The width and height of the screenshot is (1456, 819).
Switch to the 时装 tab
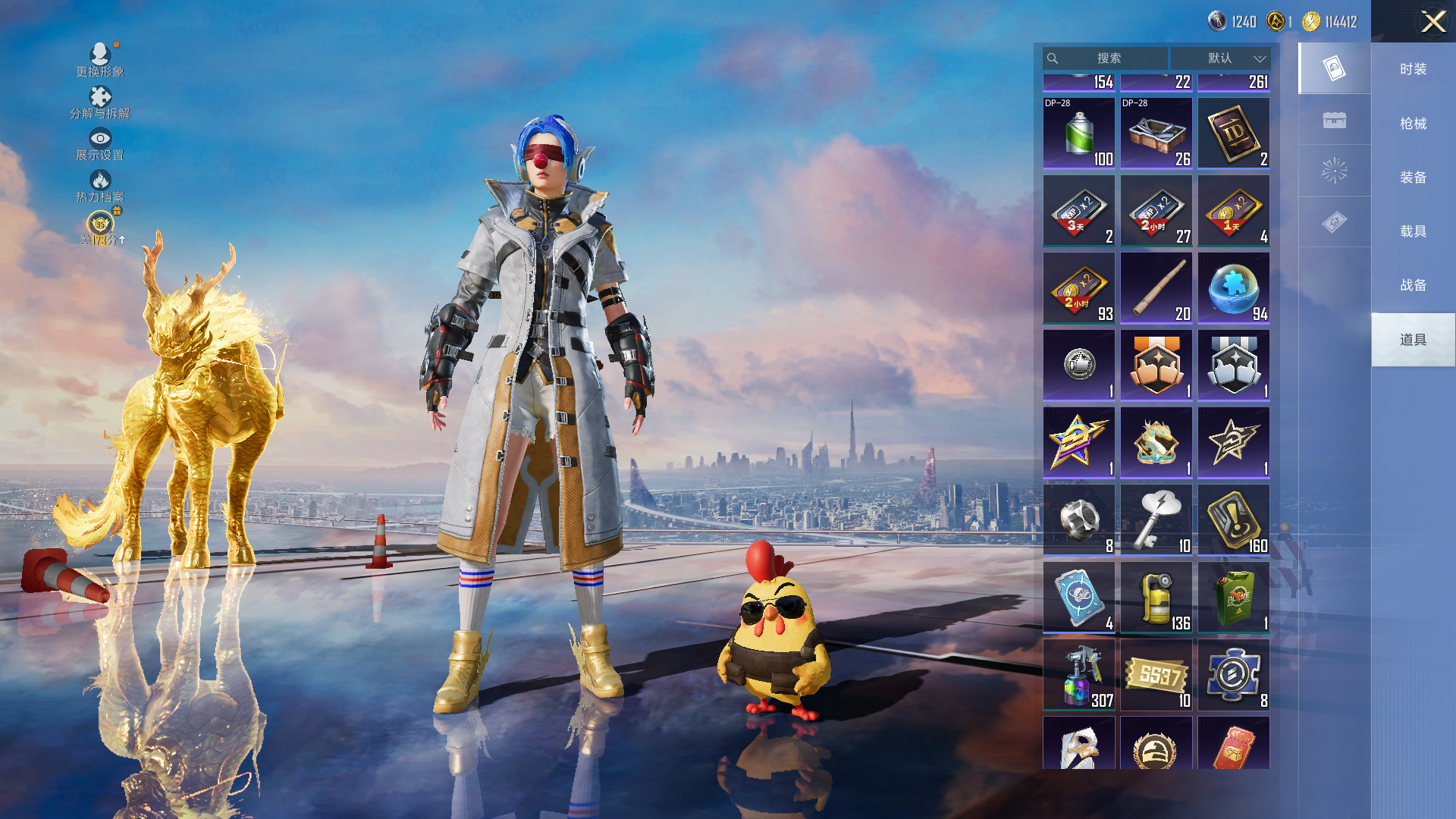(1413, 69)
